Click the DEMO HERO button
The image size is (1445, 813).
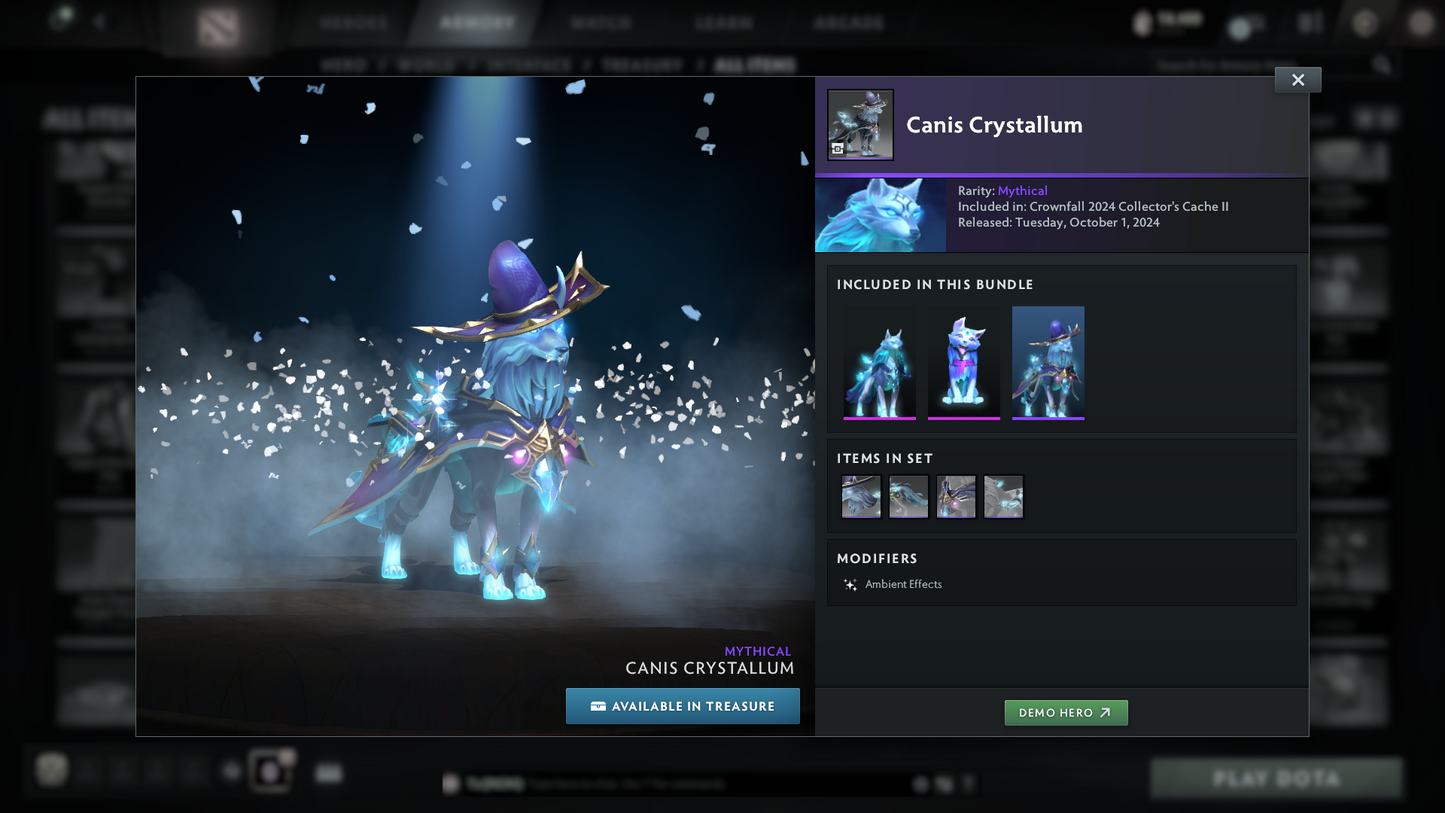1065,712
